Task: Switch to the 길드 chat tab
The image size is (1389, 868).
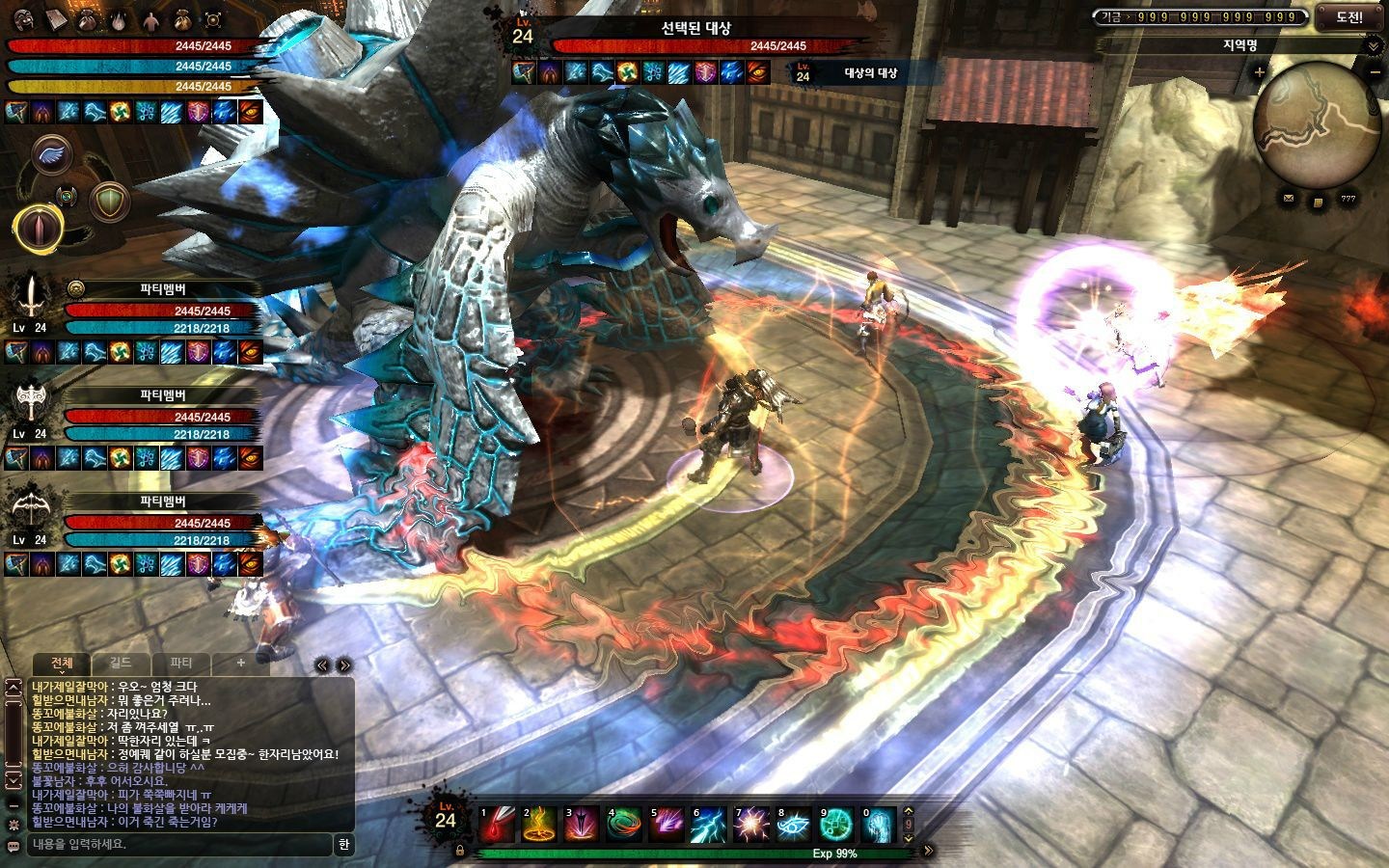Action: click(121, 664)
